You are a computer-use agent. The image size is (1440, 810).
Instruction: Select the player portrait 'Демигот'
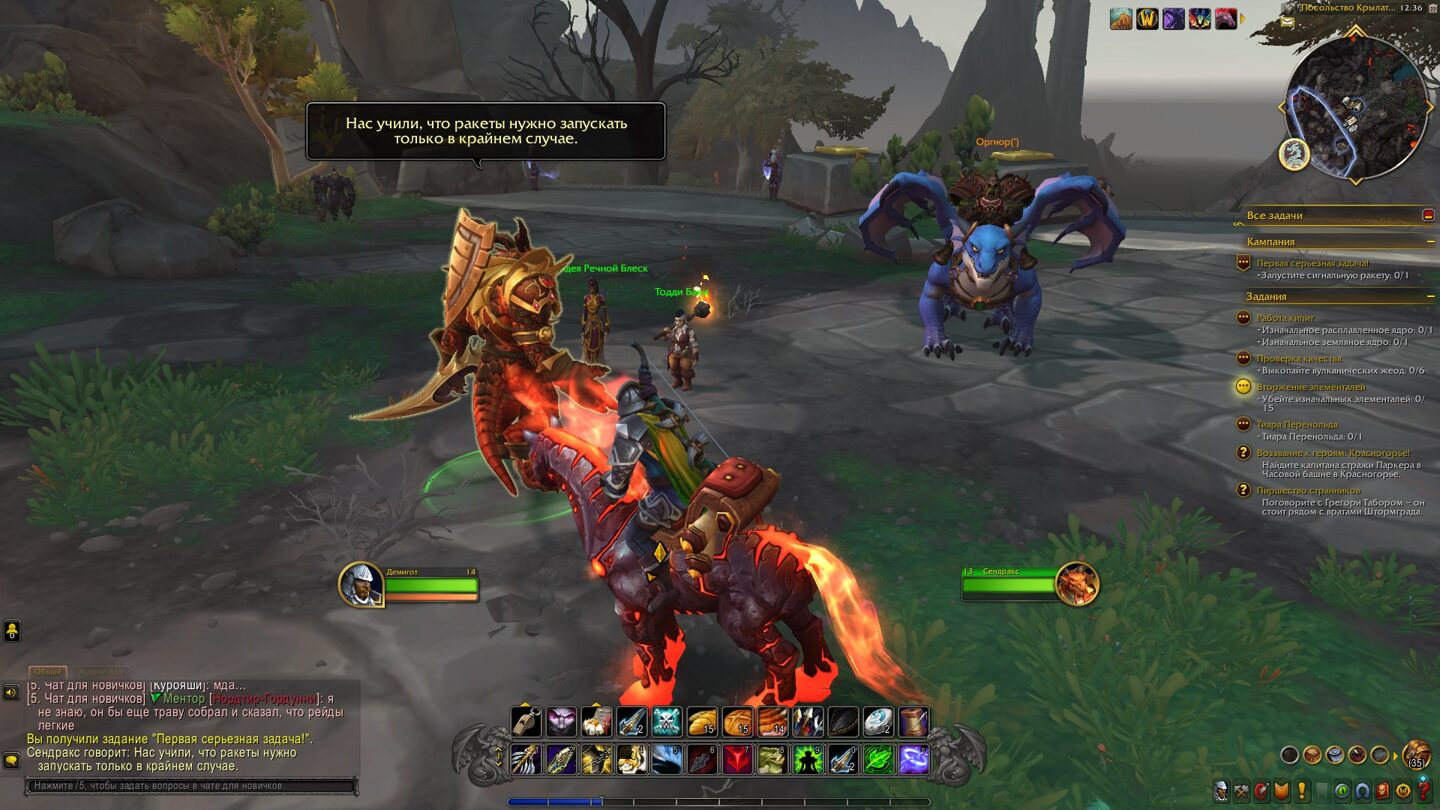pos(361,585)
